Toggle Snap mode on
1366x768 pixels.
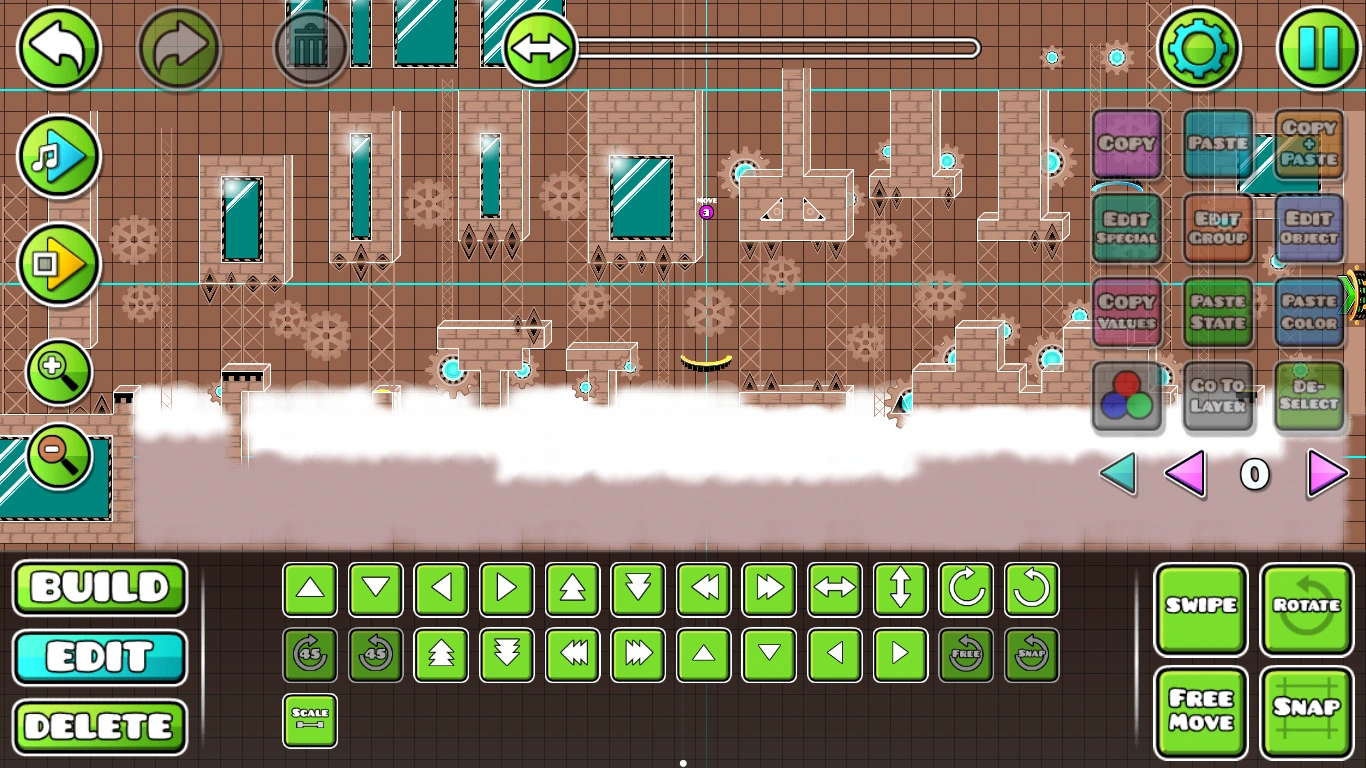tap(1306, 710)
